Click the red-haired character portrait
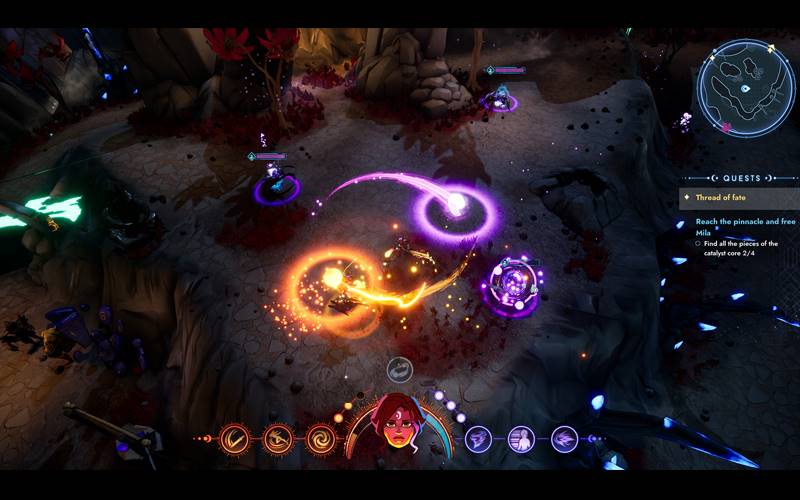The width and height of the screenshot is (800, 500). coord(399,425)
